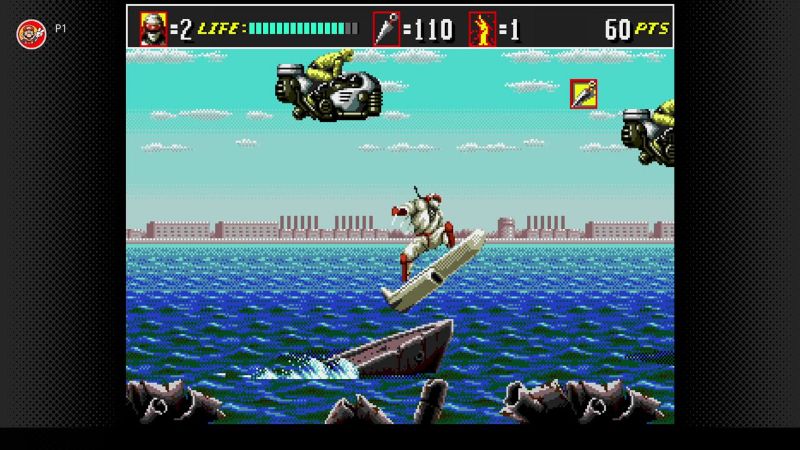Select the kunai shuriken weapon icon

click(x=385, y=28)
